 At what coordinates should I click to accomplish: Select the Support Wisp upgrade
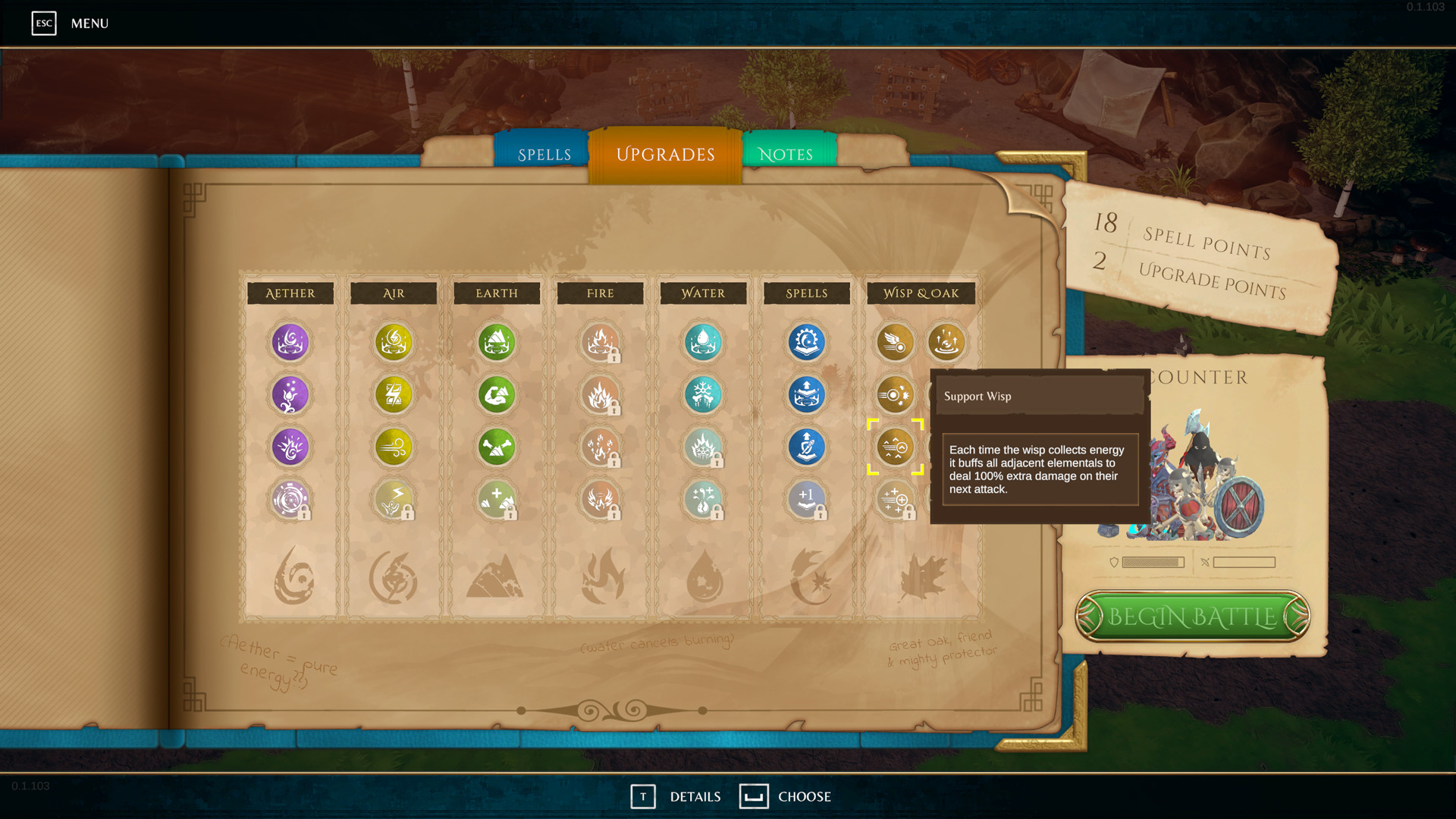click(x=896, y=447)
